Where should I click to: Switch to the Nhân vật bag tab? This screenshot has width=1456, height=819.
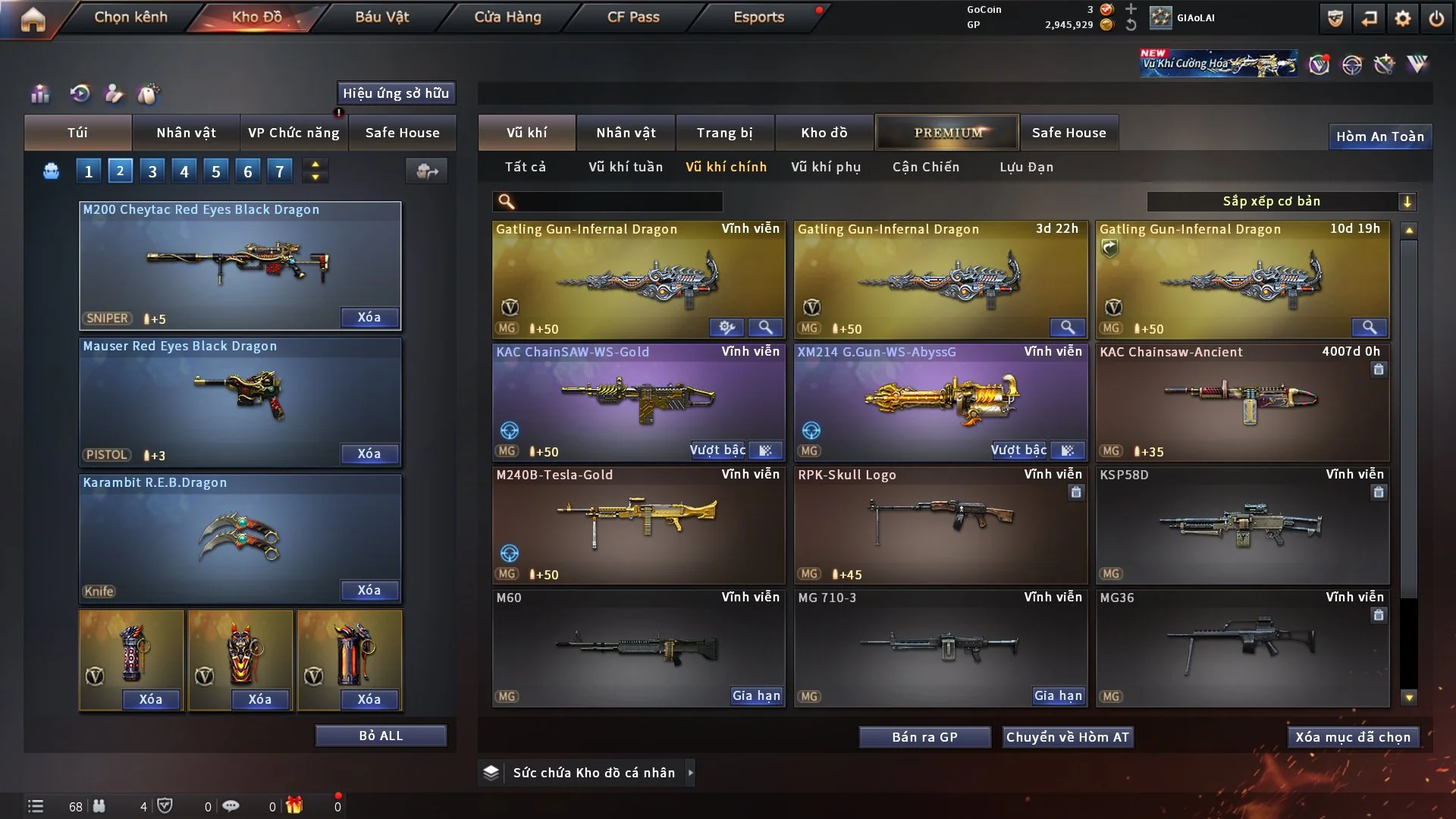coord(186,133)
